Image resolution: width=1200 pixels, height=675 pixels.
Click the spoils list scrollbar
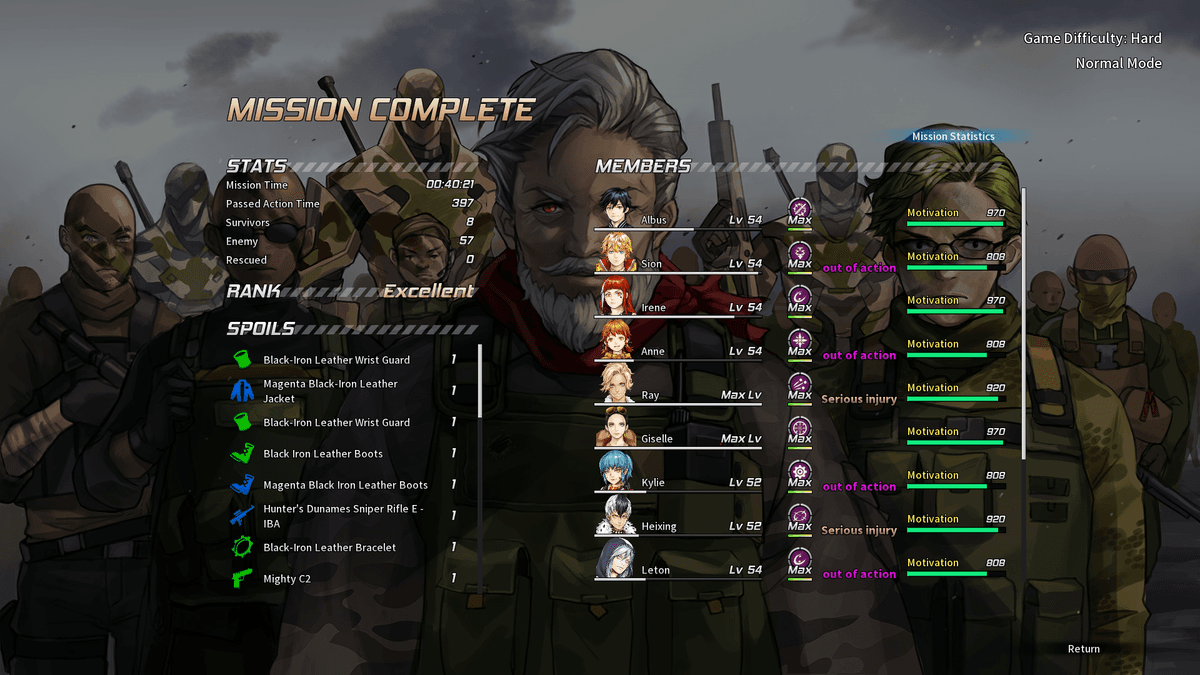click(480, 380)
